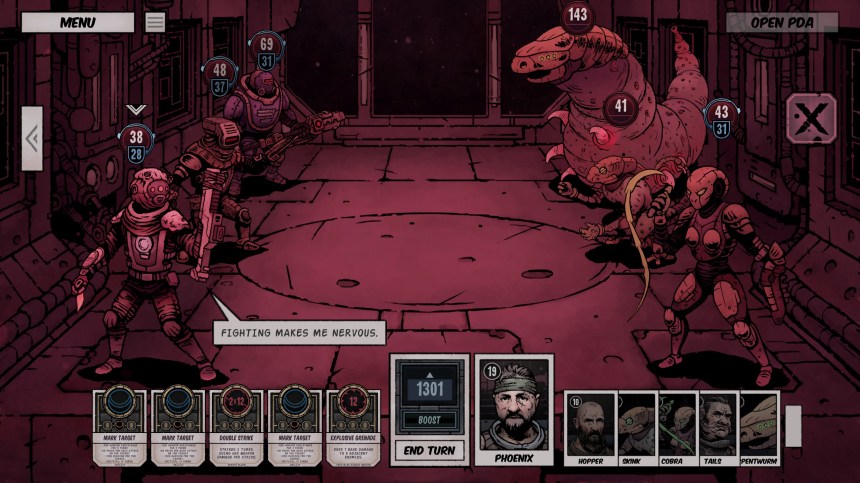The height and width of the screenshot is (483, 860).
Task: Click the Tails turn order portrait
Action: pyautogui.click(x=718, y=428)
